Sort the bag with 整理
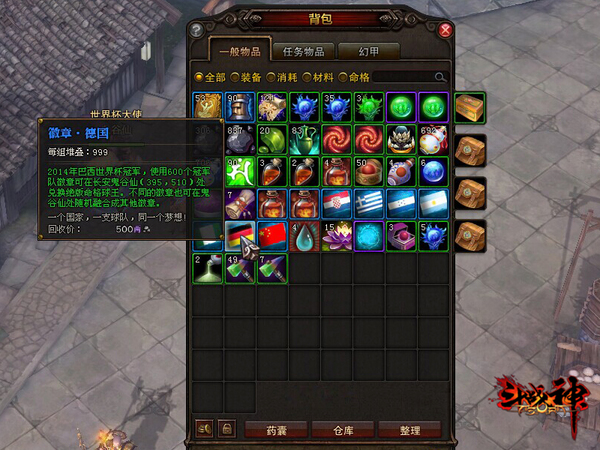Image resolution: width=600 pixels, height=450 pixels. 410,429
